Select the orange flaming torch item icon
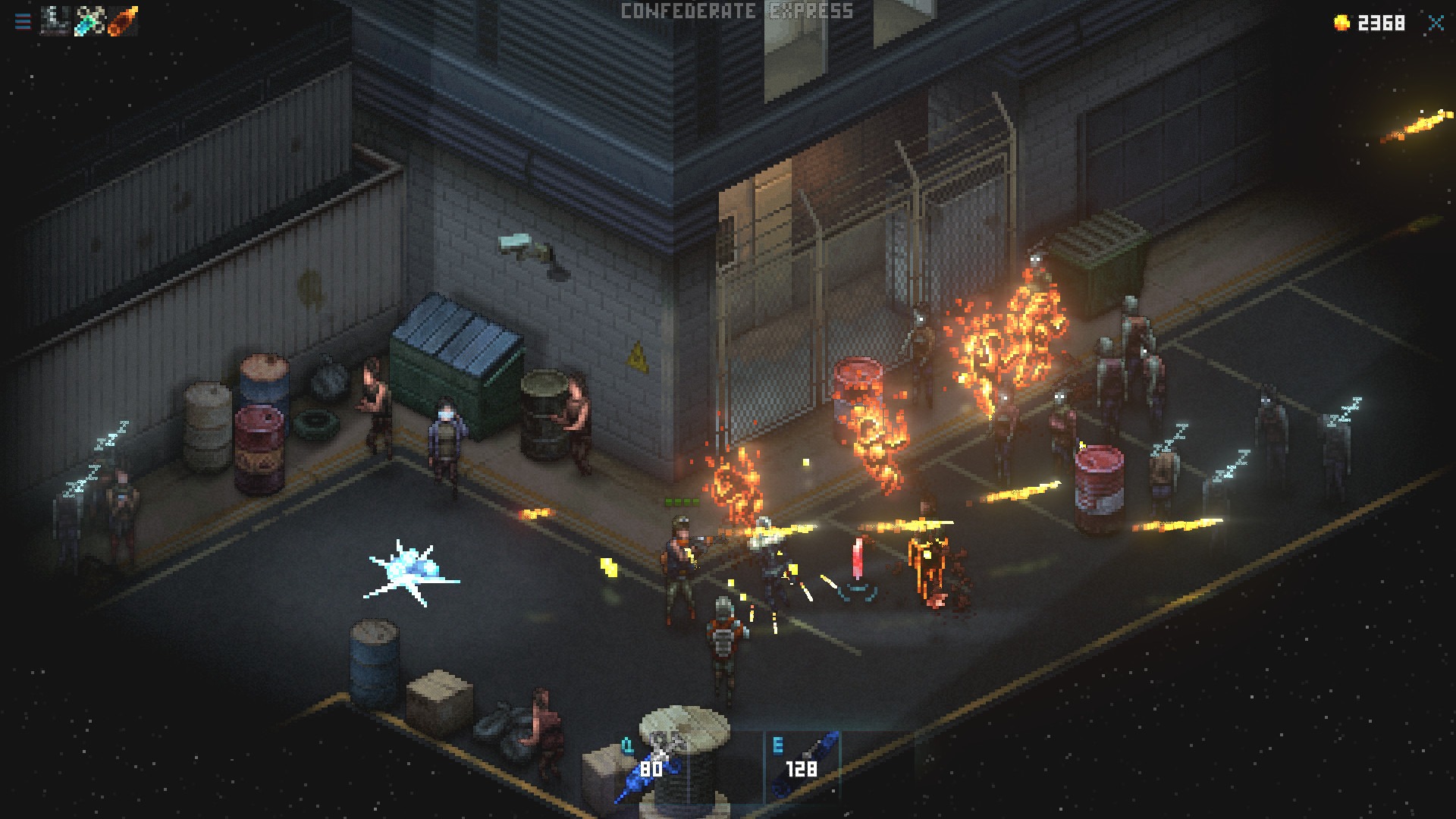The width and height of the screenshot is (1456, 819). [x=122, y=21]
